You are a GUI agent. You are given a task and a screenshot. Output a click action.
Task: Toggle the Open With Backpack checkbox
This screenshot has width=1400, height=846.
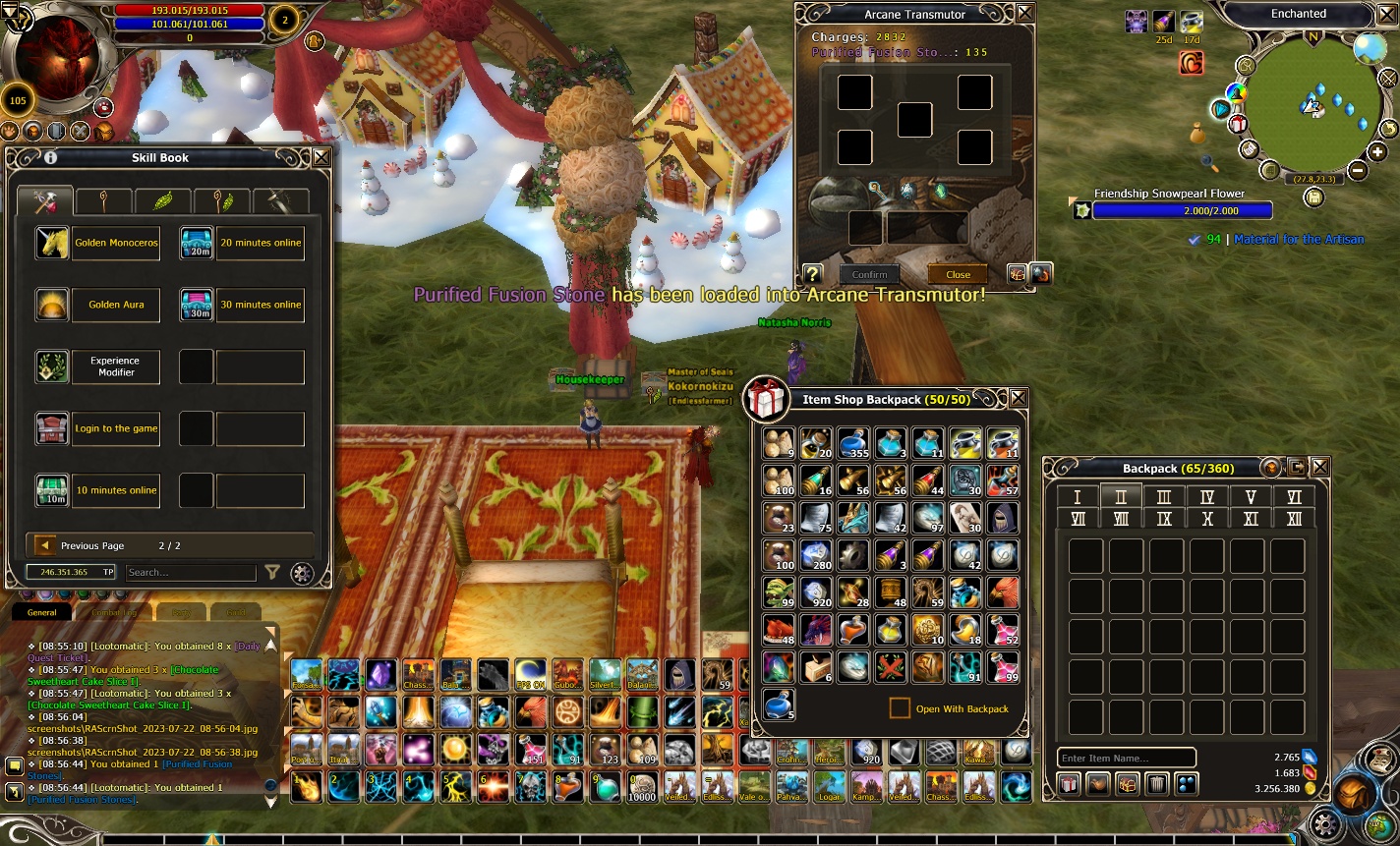(900, 708)
